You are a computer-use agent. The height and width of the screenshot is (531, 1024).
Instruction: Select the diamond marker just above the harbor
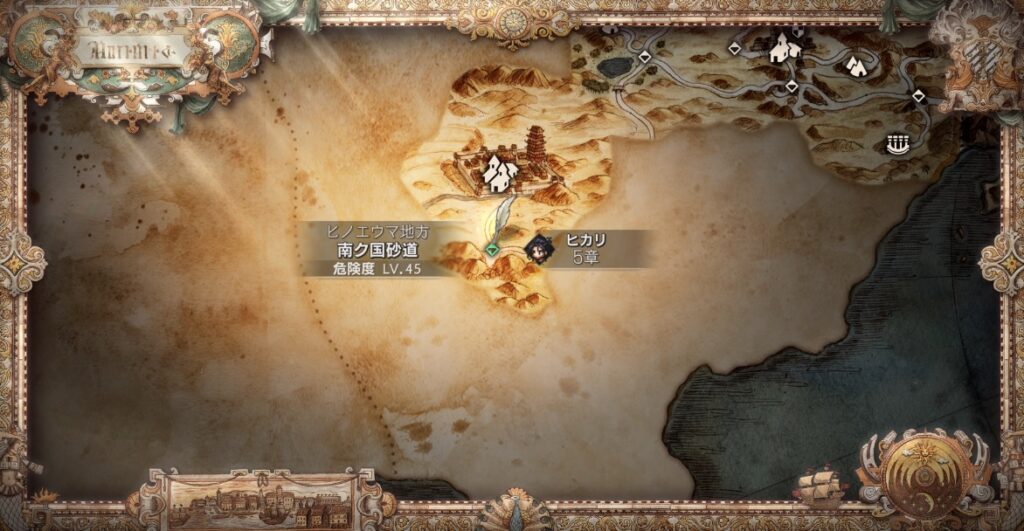[x=918, y=96]
